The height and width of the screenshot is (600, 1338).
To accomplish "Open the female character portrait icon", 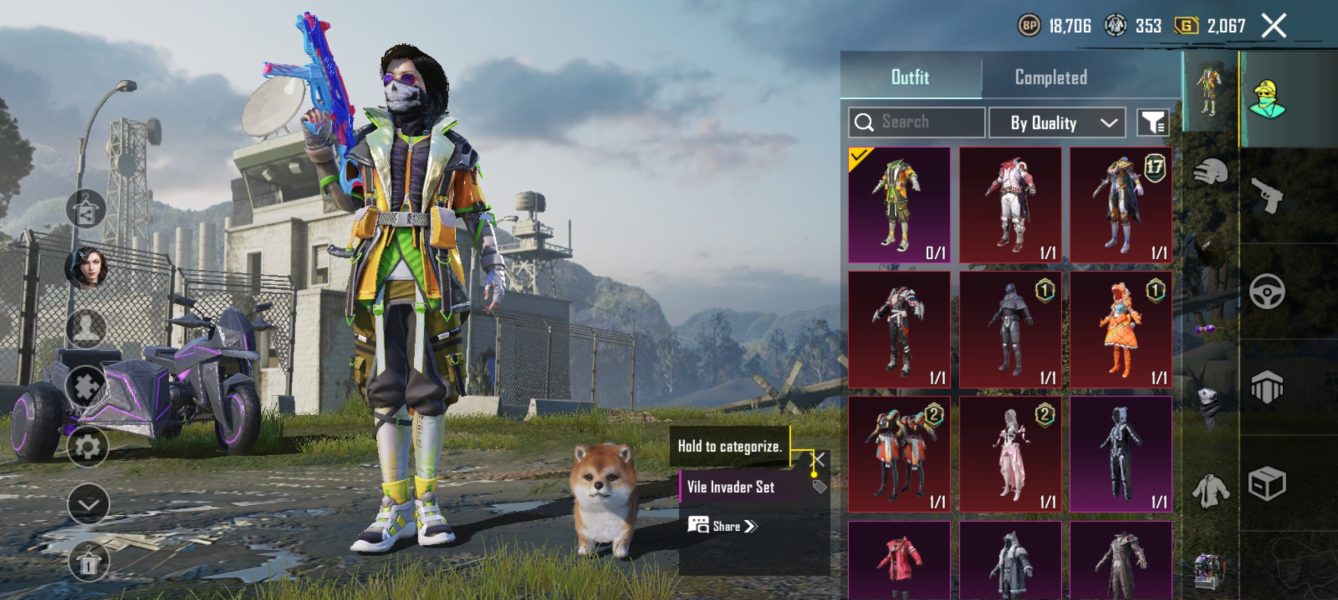I will pyautogui.click(x=88, y=268).
